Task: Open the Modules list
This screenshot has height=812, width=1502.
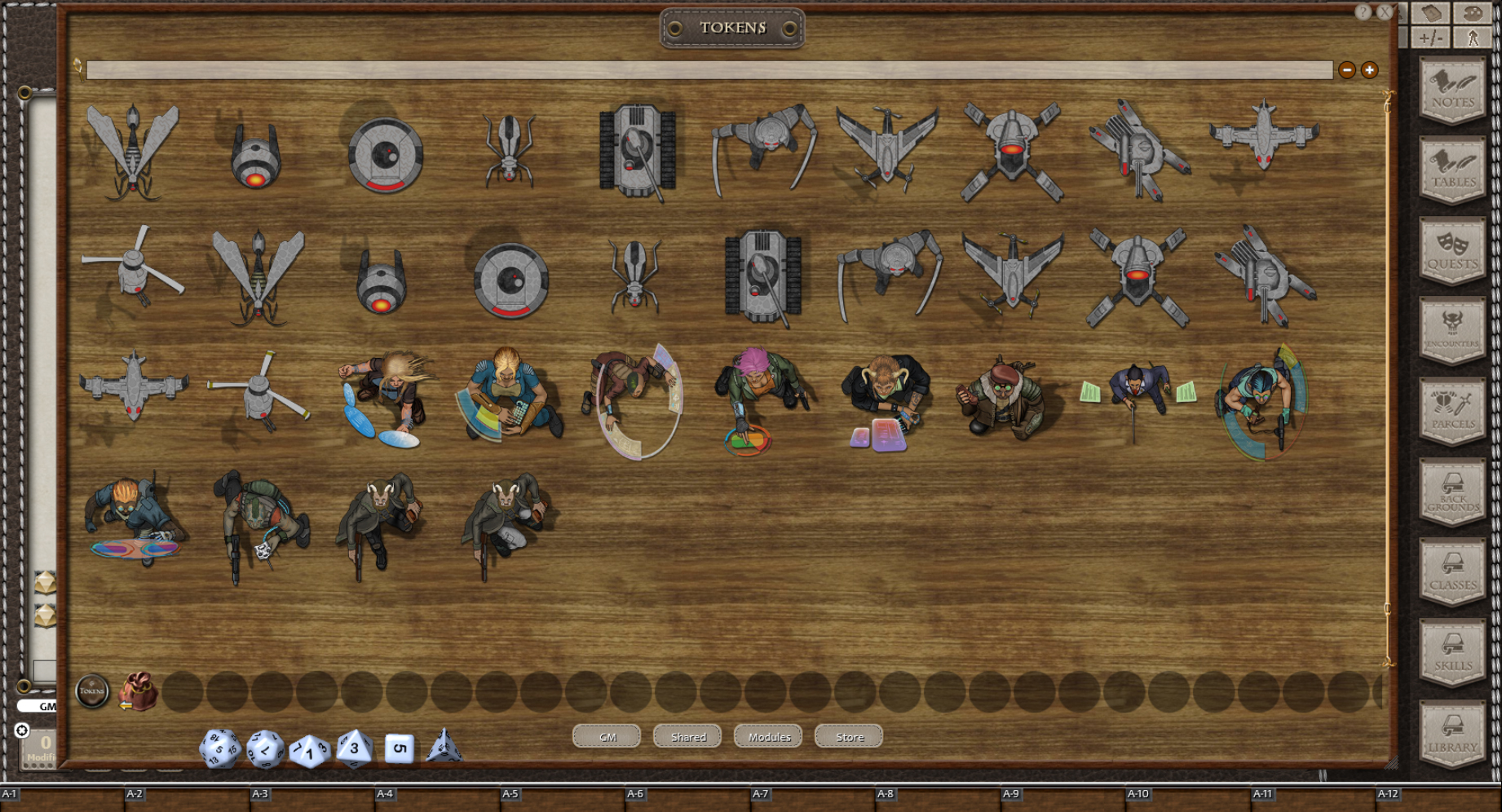Action: 767,735
